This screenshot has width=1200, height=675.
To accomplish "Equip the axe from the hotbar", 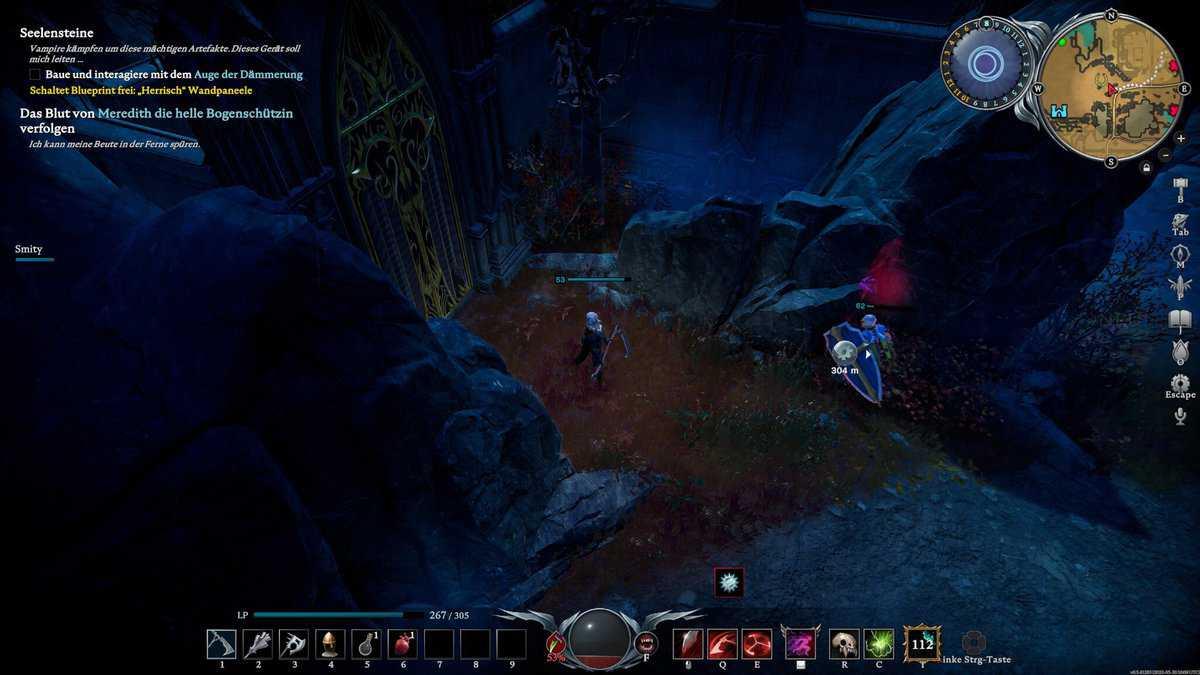I will 293,644.
